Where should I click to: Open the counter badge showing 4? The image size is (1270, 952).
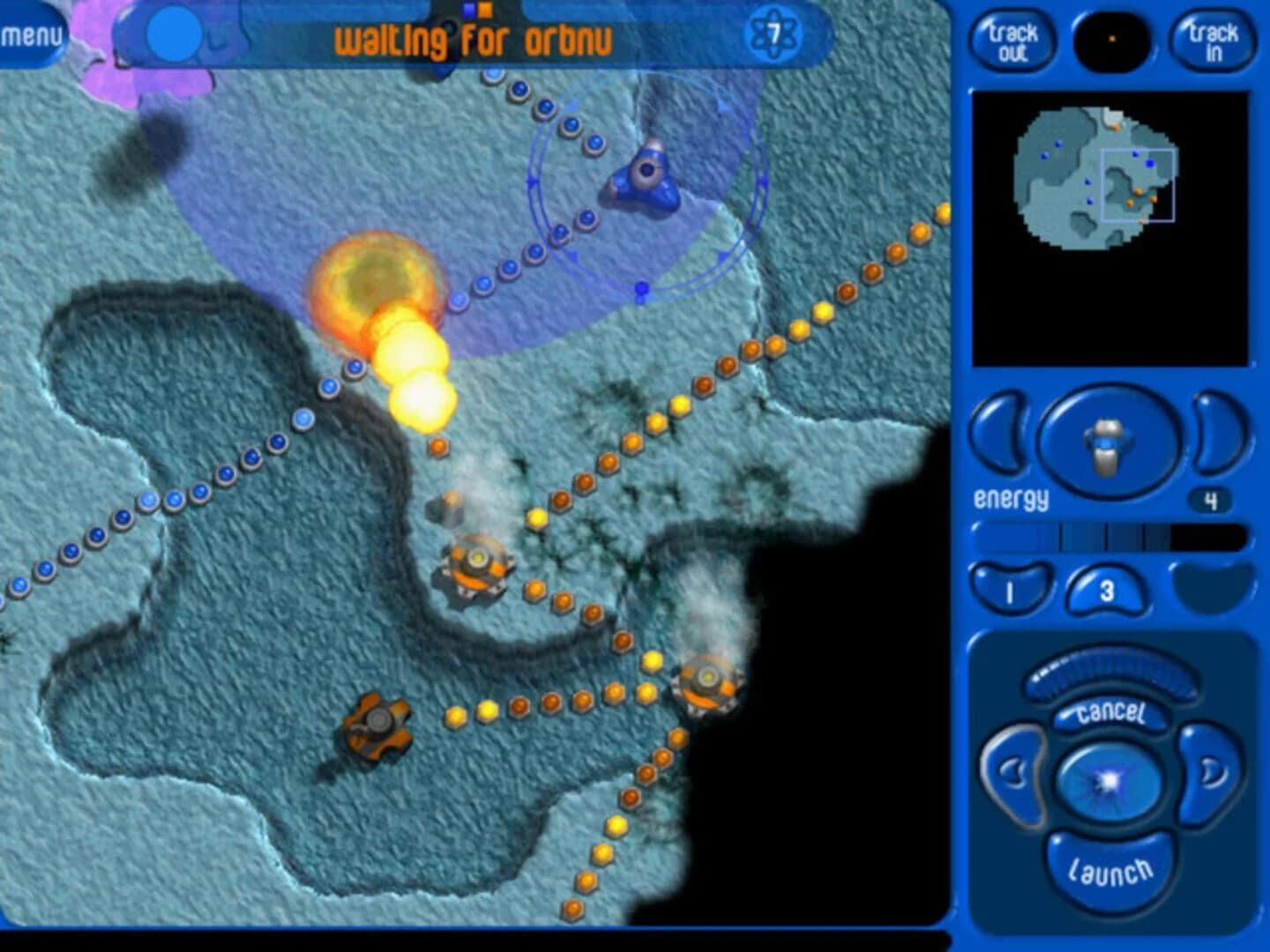pos(1208,498)
